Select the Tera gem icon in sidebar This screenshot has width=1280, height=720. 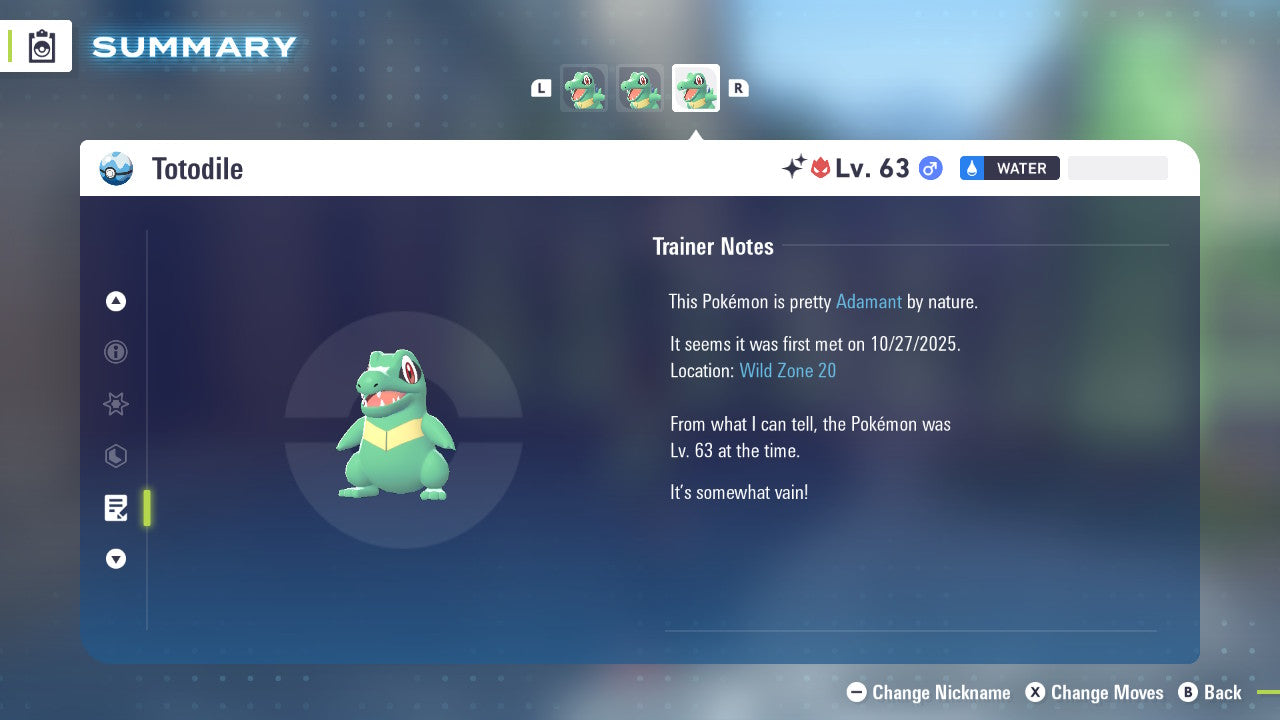click(116, 456)
